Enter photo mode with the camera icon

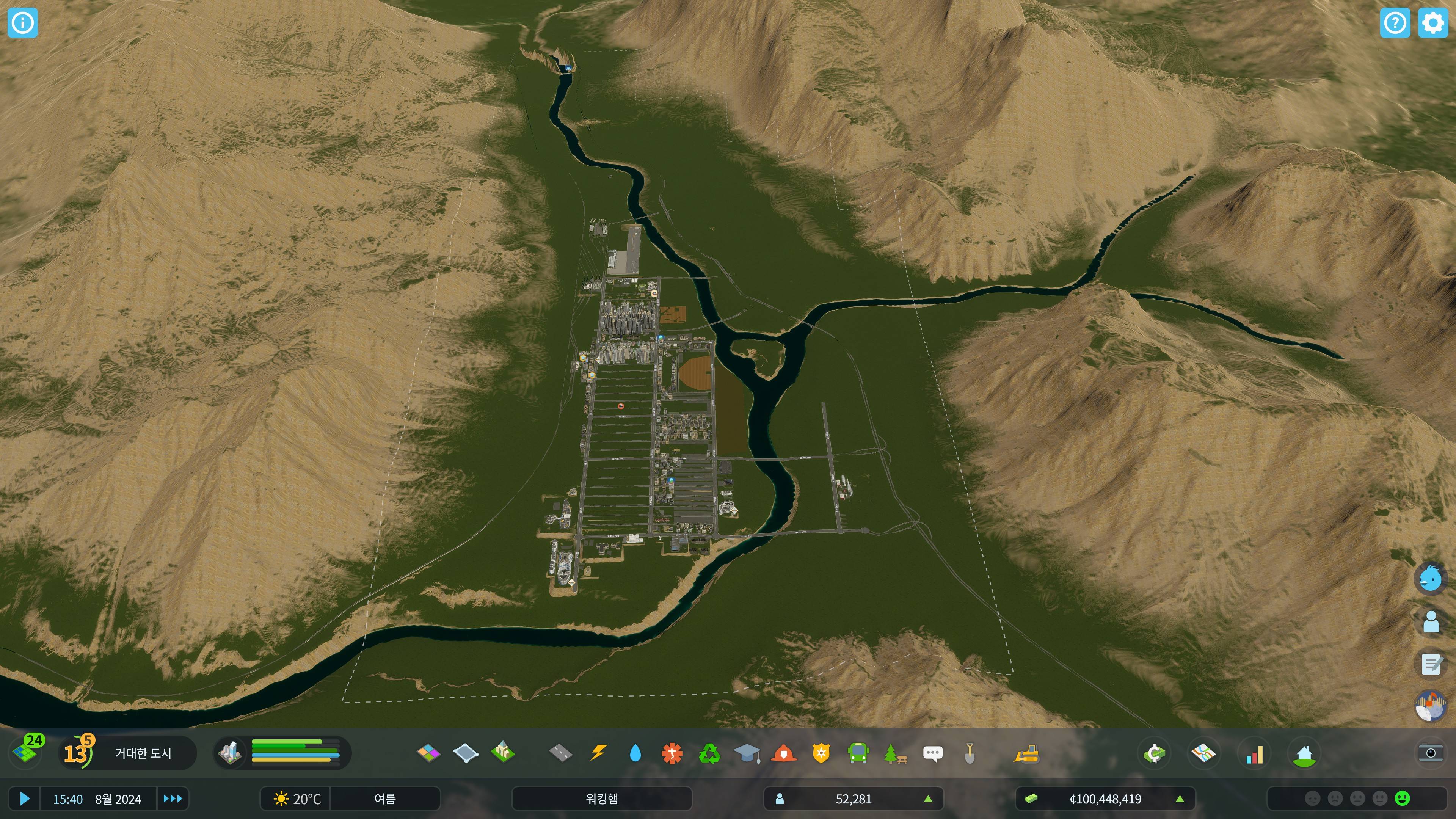pos(1431,753)
